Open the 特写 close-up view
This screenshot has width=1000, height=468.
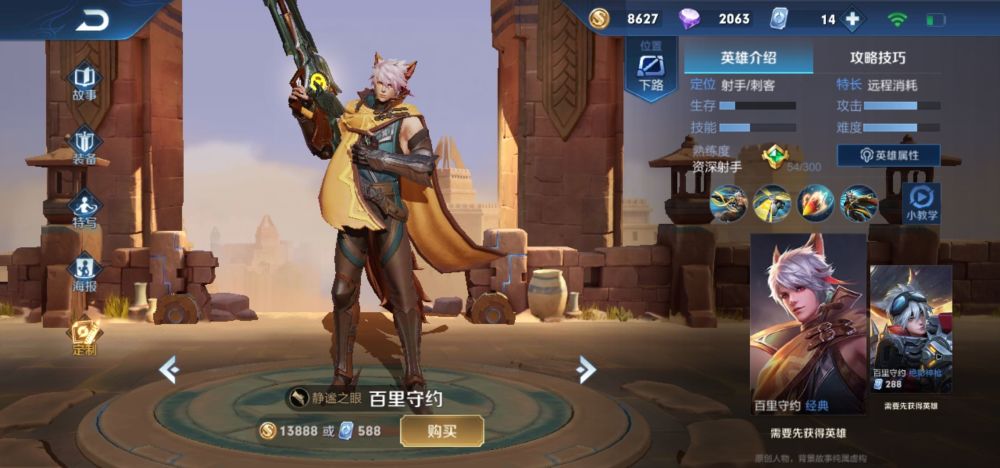85,207
